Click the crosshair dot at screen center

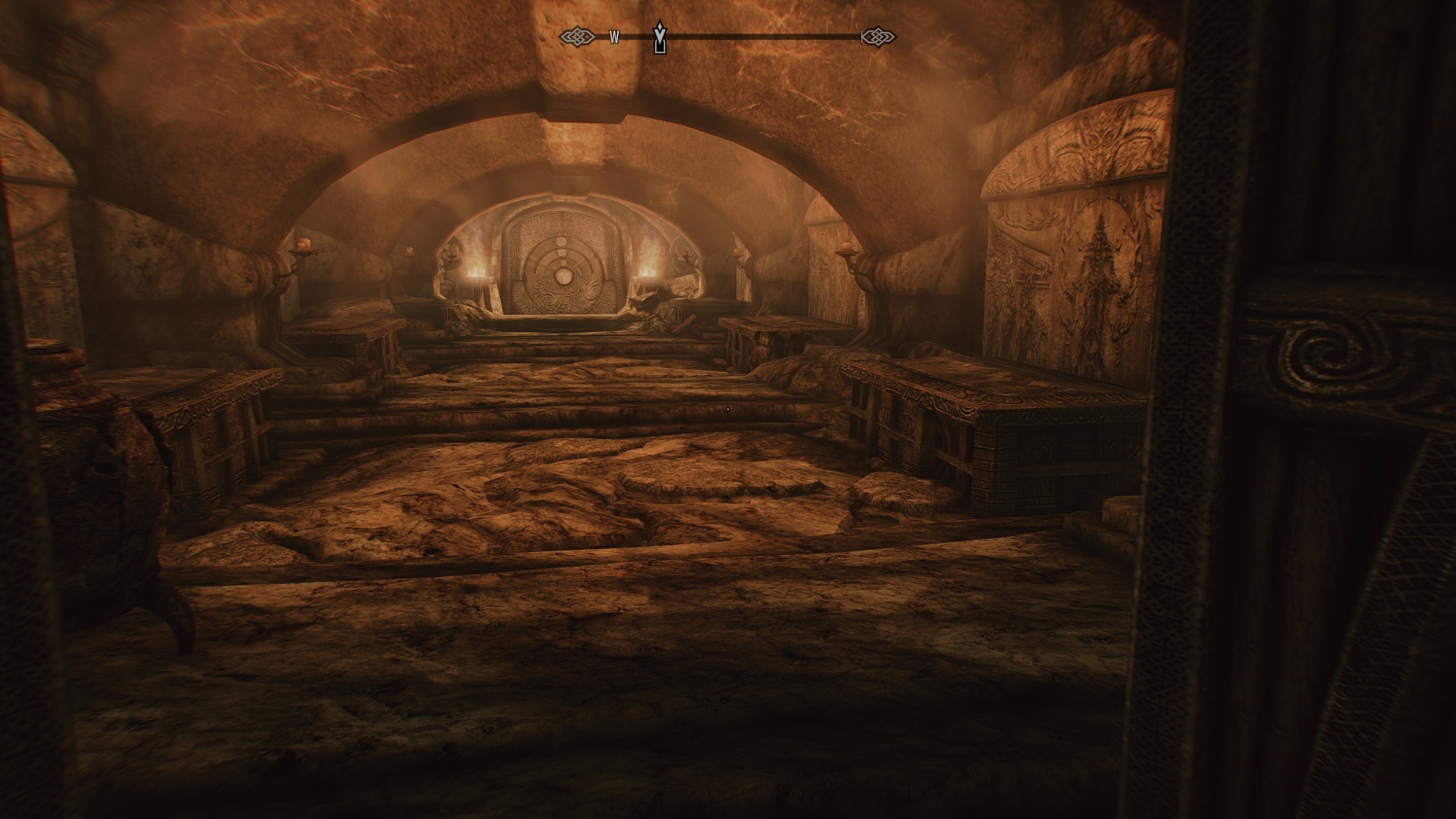coord(728,409)
